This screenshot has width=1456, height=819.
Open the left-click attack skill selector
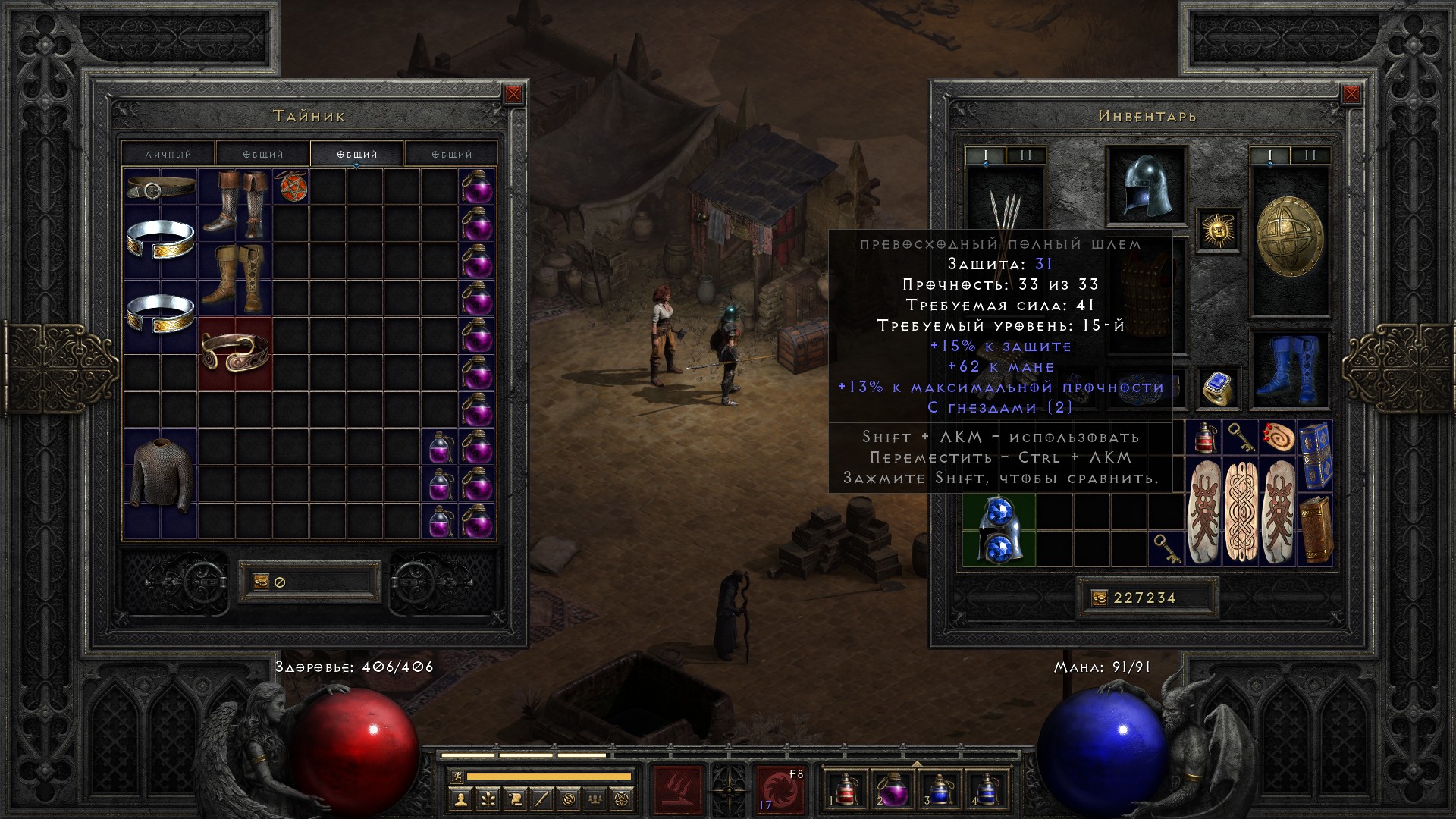point(678,789)
